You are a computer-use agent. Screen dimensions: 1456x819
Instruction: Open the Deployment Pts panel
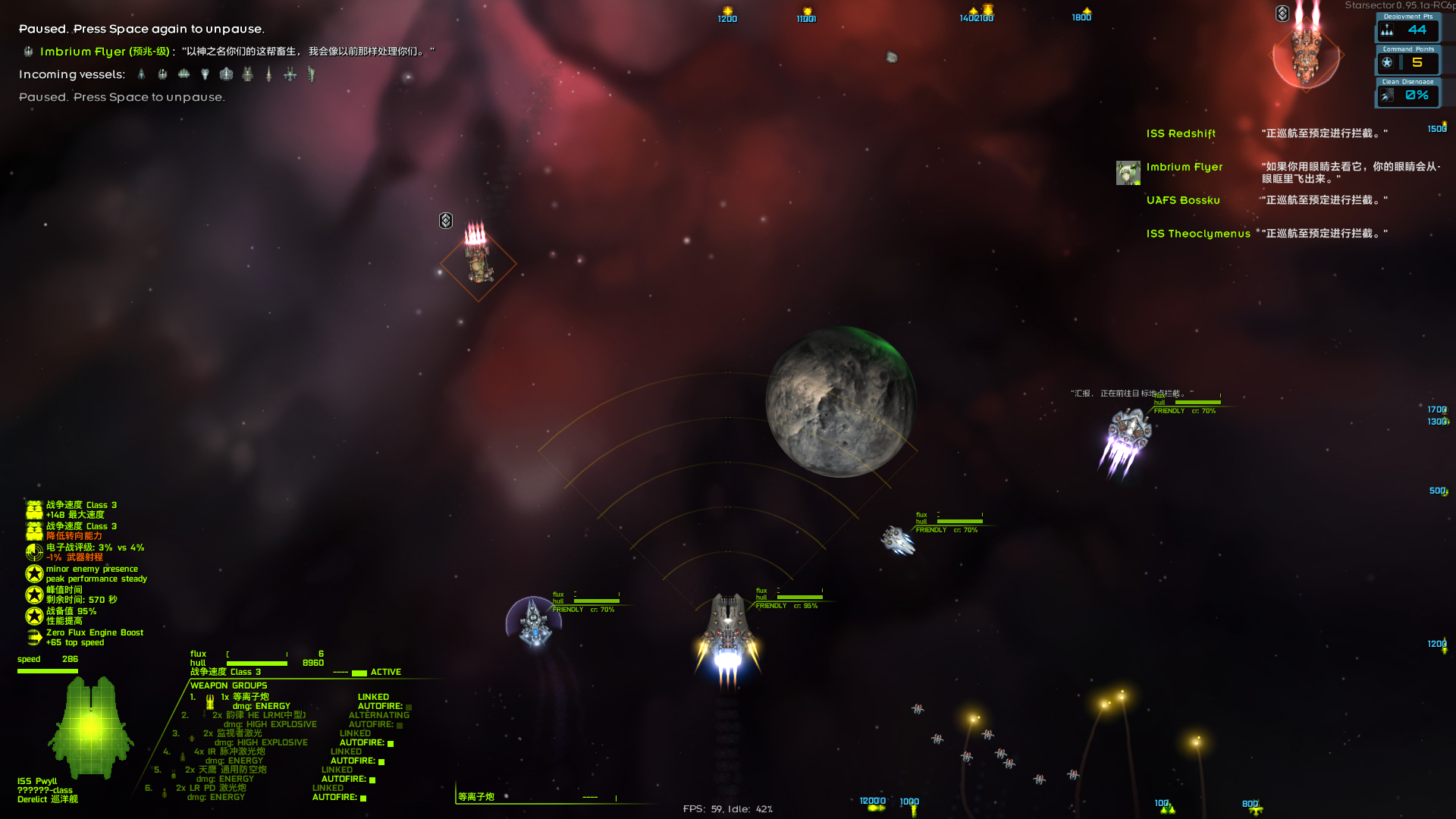[x=1407, y=30]
